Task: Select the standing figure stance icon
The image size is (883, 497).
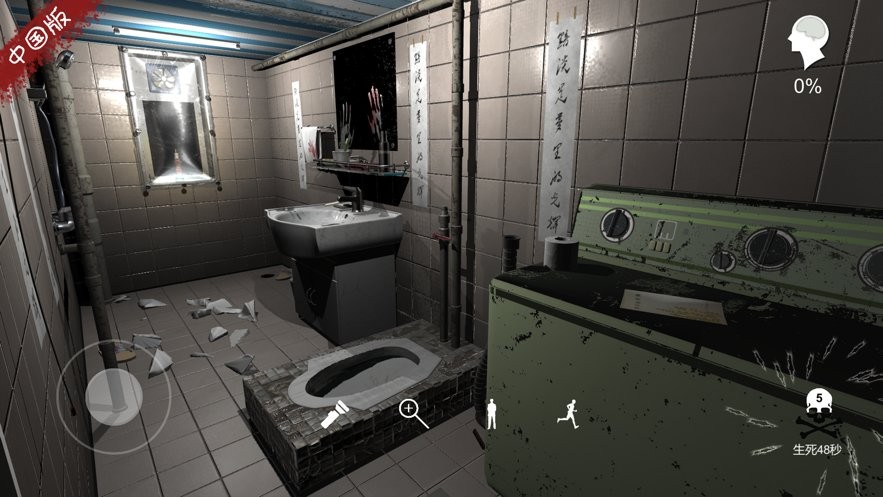Action: (x=491, y=413)
